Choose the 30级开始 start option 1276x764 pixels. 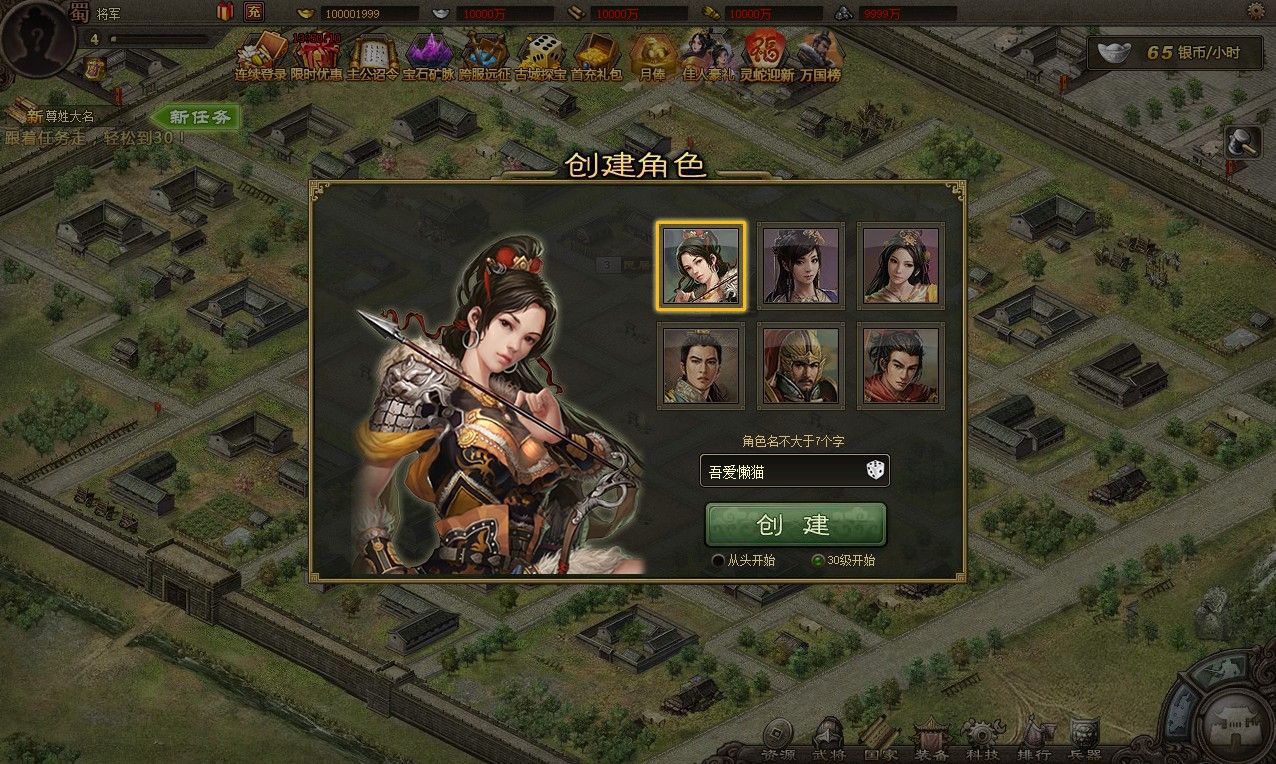818,561
